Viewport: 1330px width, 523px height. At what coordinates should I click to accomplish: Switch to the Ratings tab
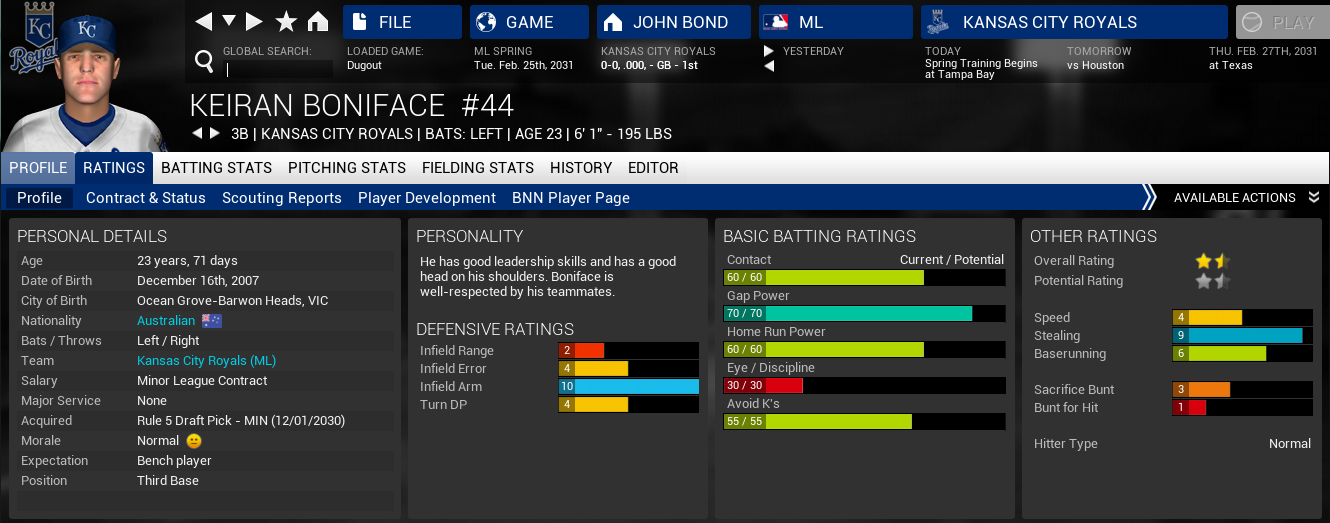tap(114, 168)
